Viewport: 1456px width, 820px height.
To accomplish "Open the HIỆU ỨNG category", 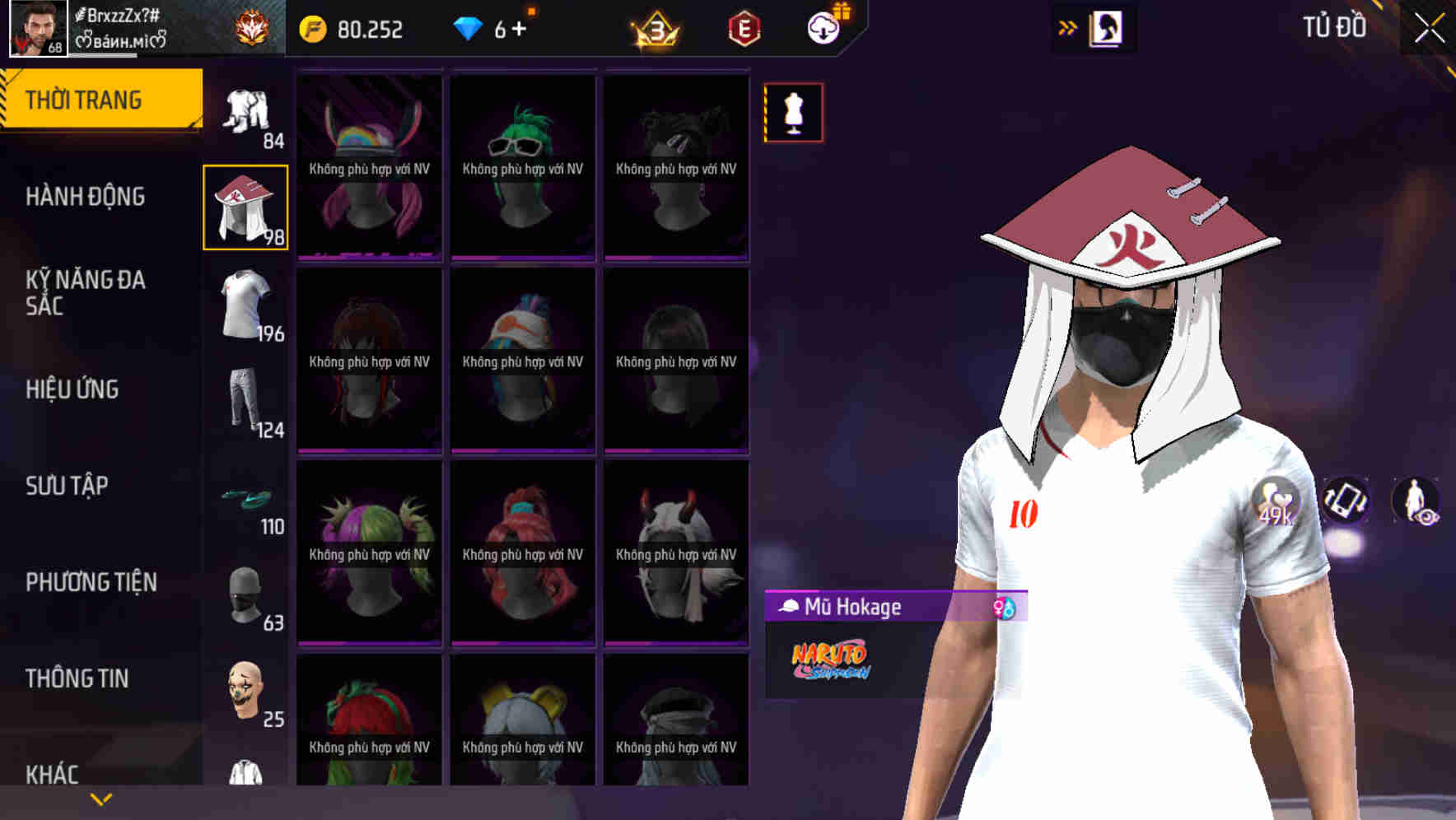I will (76, 389).
